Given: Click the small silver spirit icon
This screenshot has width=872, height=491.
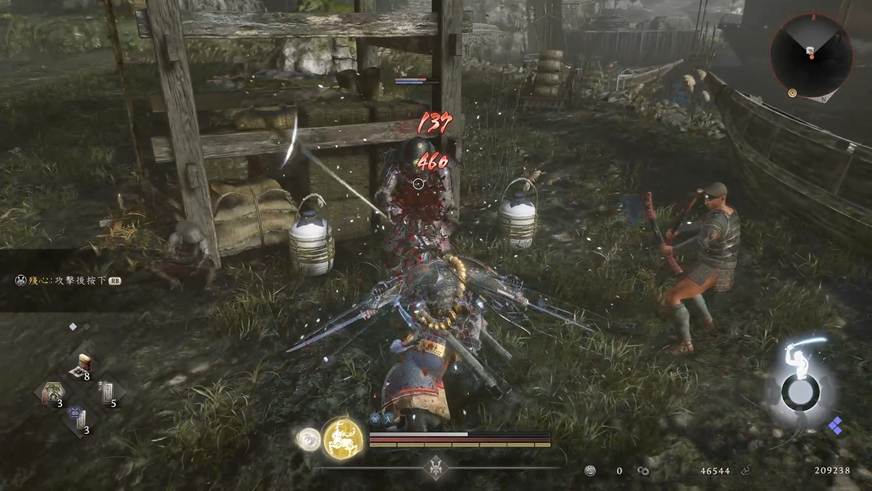Looking at the screenshot, I should pyautogui.click(x=308, y=438).
